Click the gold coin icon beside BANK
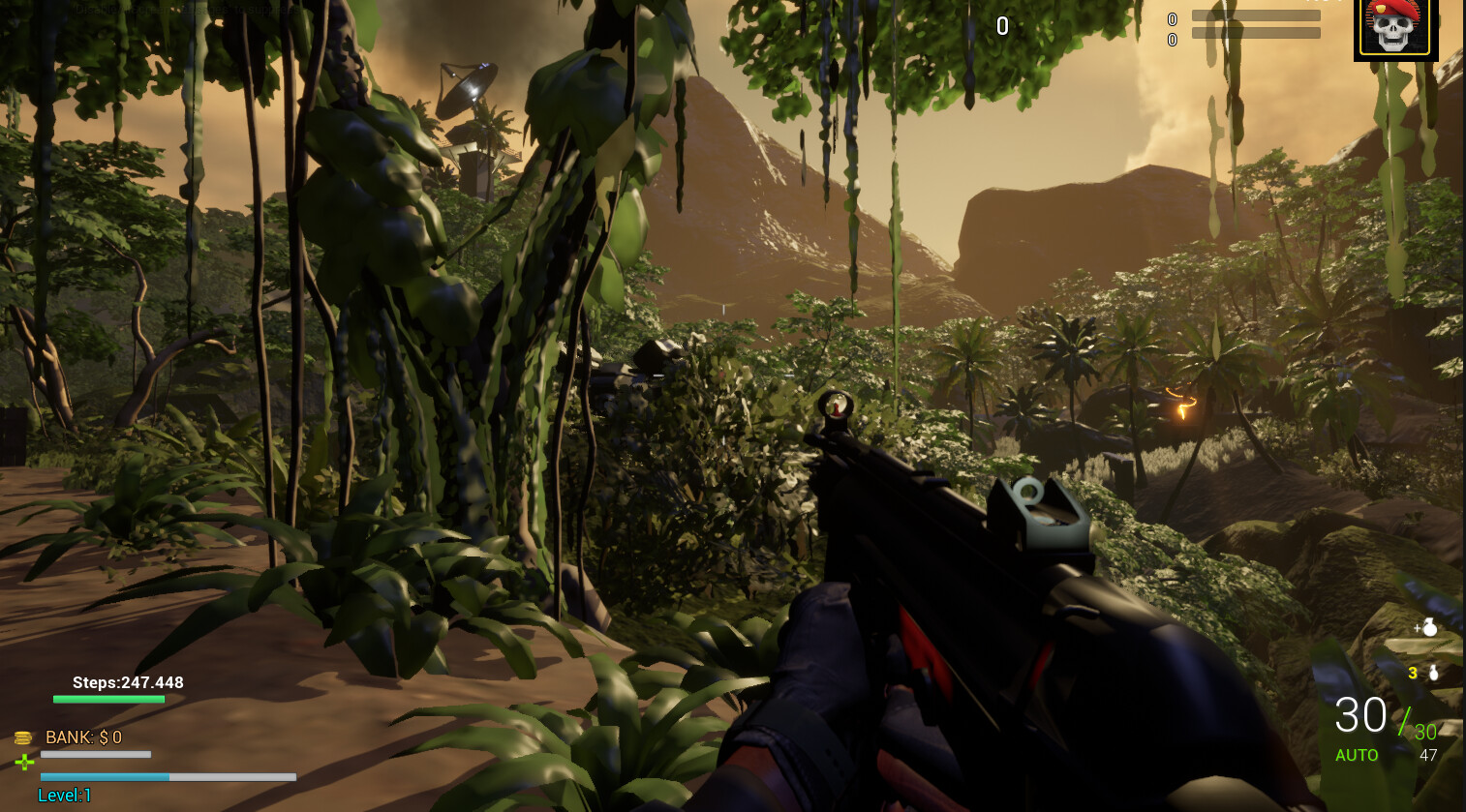Image resolution: width=1466 pixels, height=812 pixels. pos(21,737)
